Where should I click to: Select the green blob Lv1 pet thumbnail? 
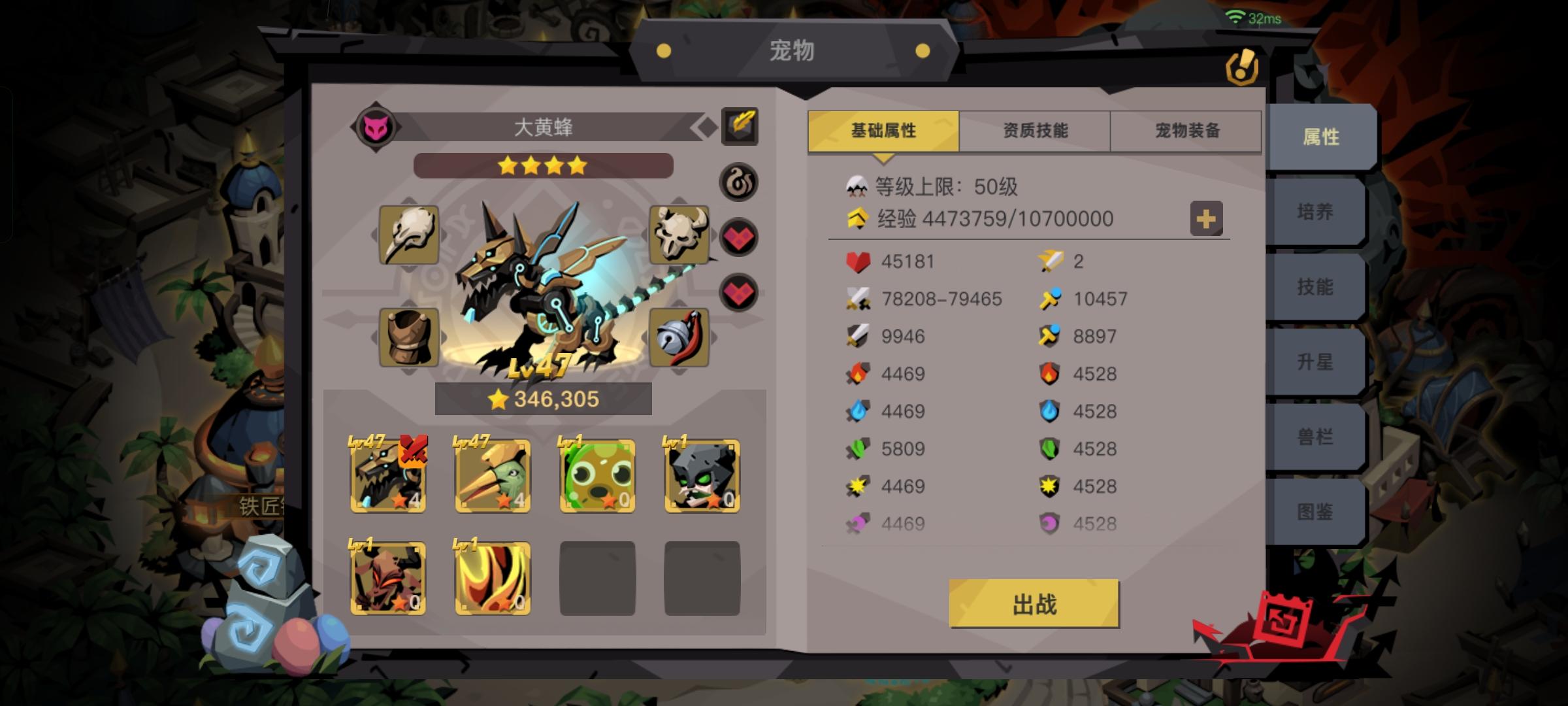(x=598, y=477)
